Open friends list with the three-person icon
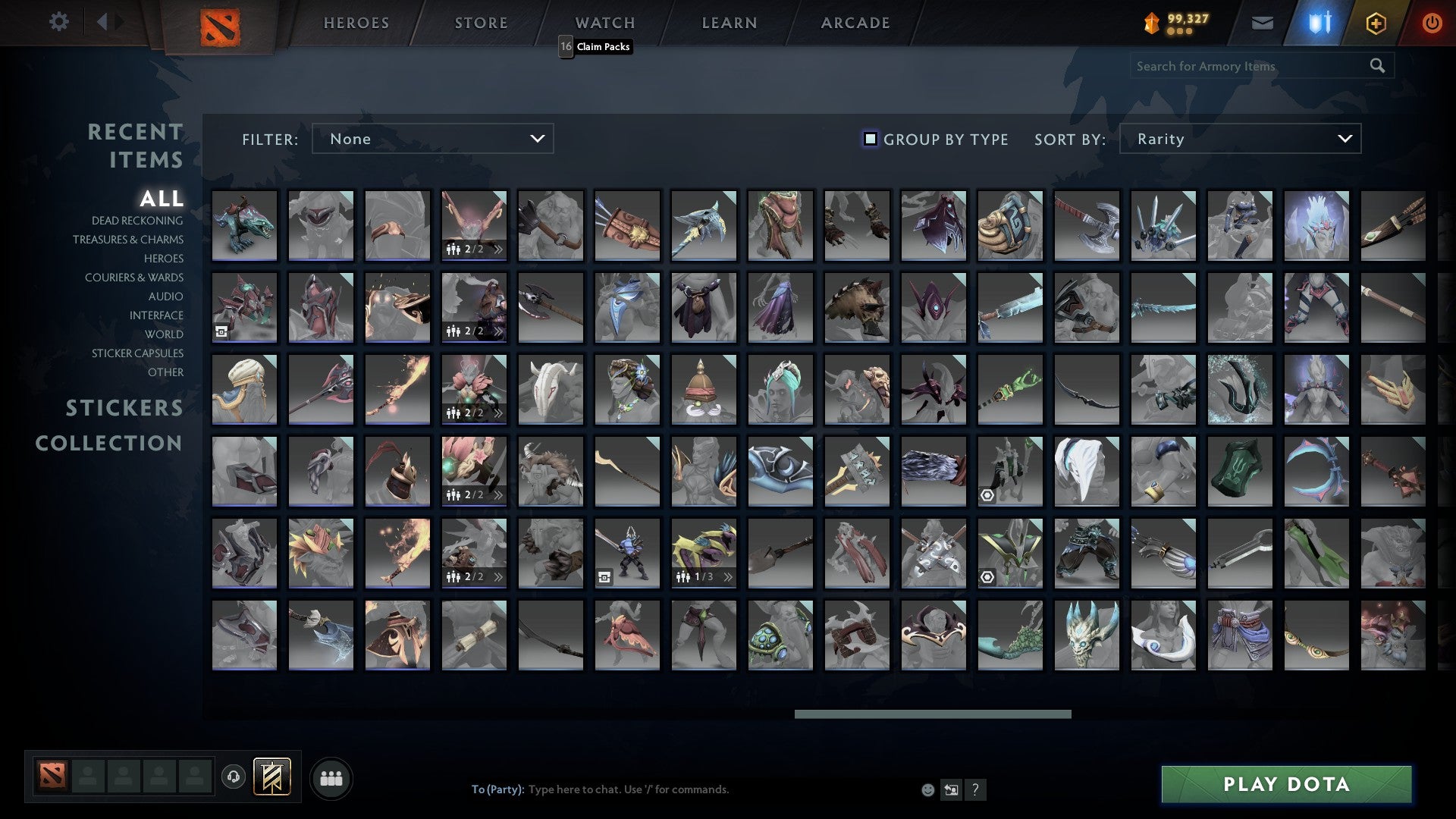Viewport: 1456px width, 819px height. click(331, 777)
